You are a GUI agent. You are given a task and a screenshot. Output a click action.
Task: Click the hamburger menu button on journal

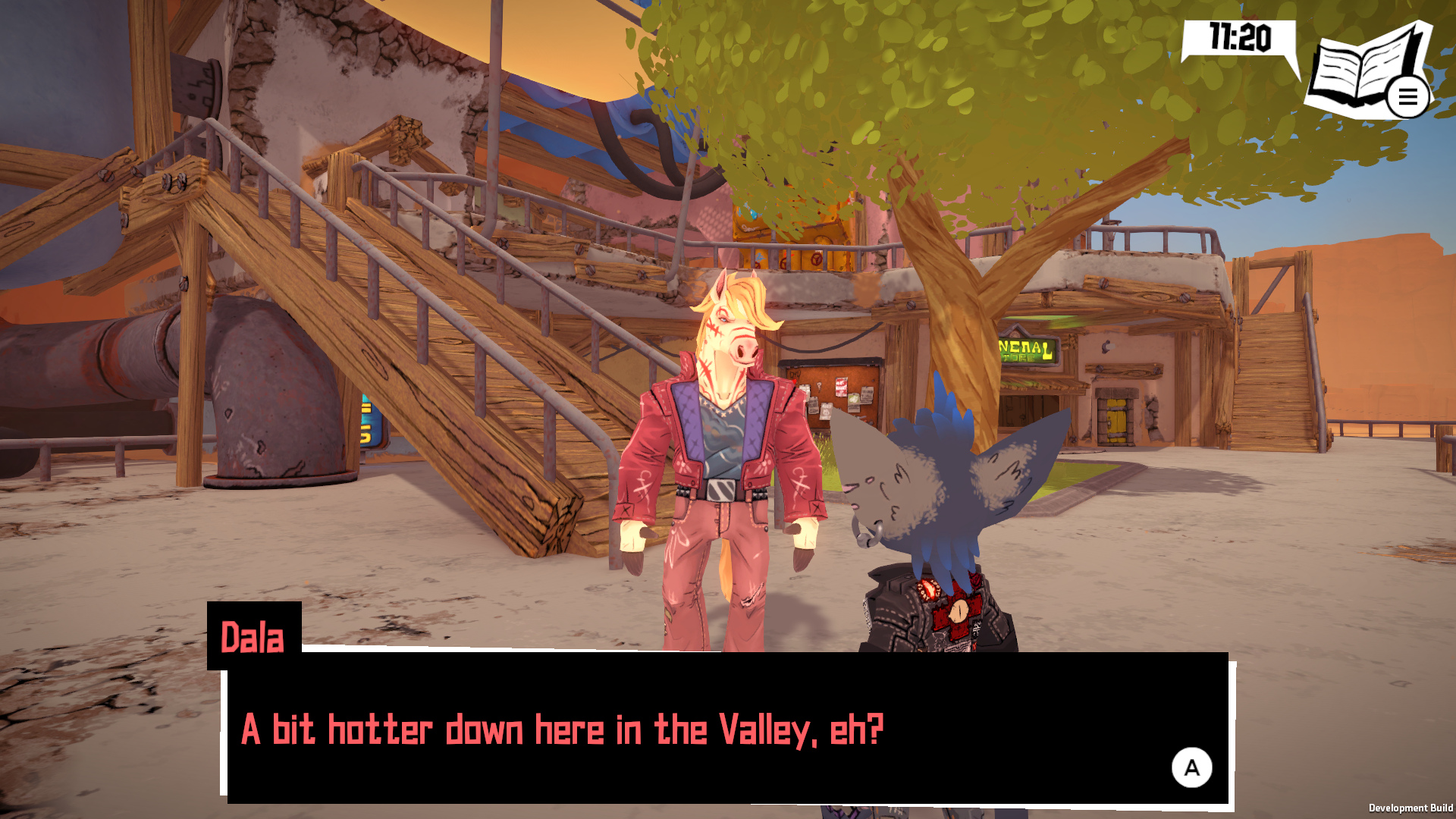point(1407,97)
